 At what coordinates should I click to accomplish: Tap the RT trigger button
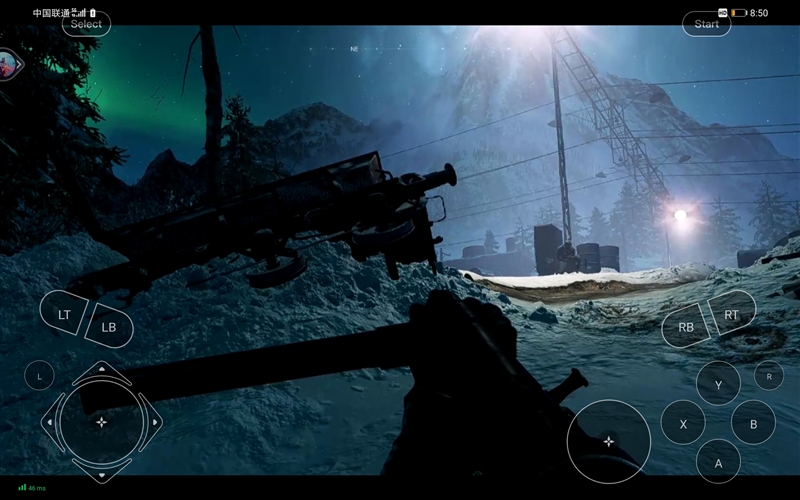click(x=732, y=314)
